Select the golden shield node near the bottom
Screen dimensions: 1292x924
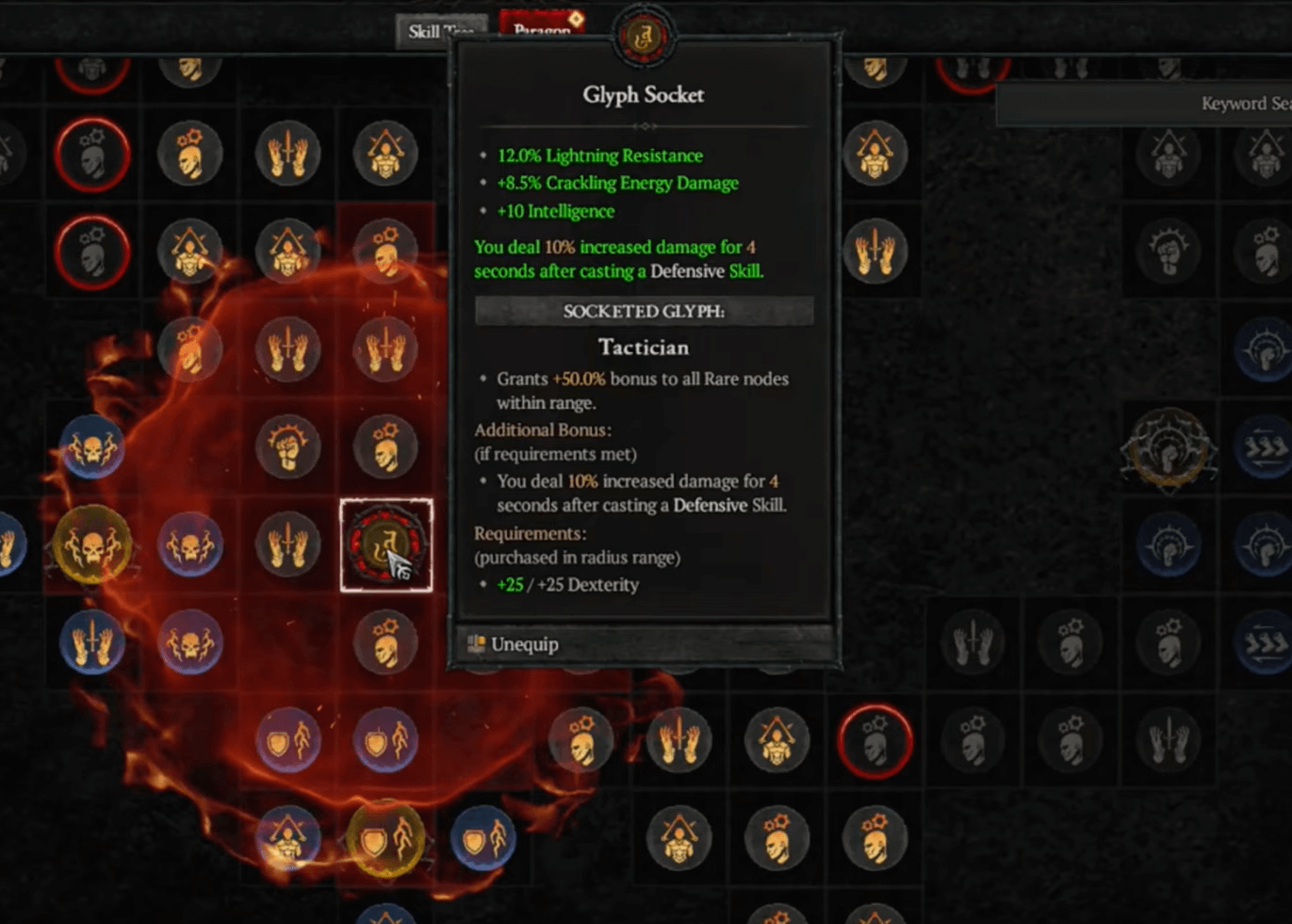click(386, 837)
